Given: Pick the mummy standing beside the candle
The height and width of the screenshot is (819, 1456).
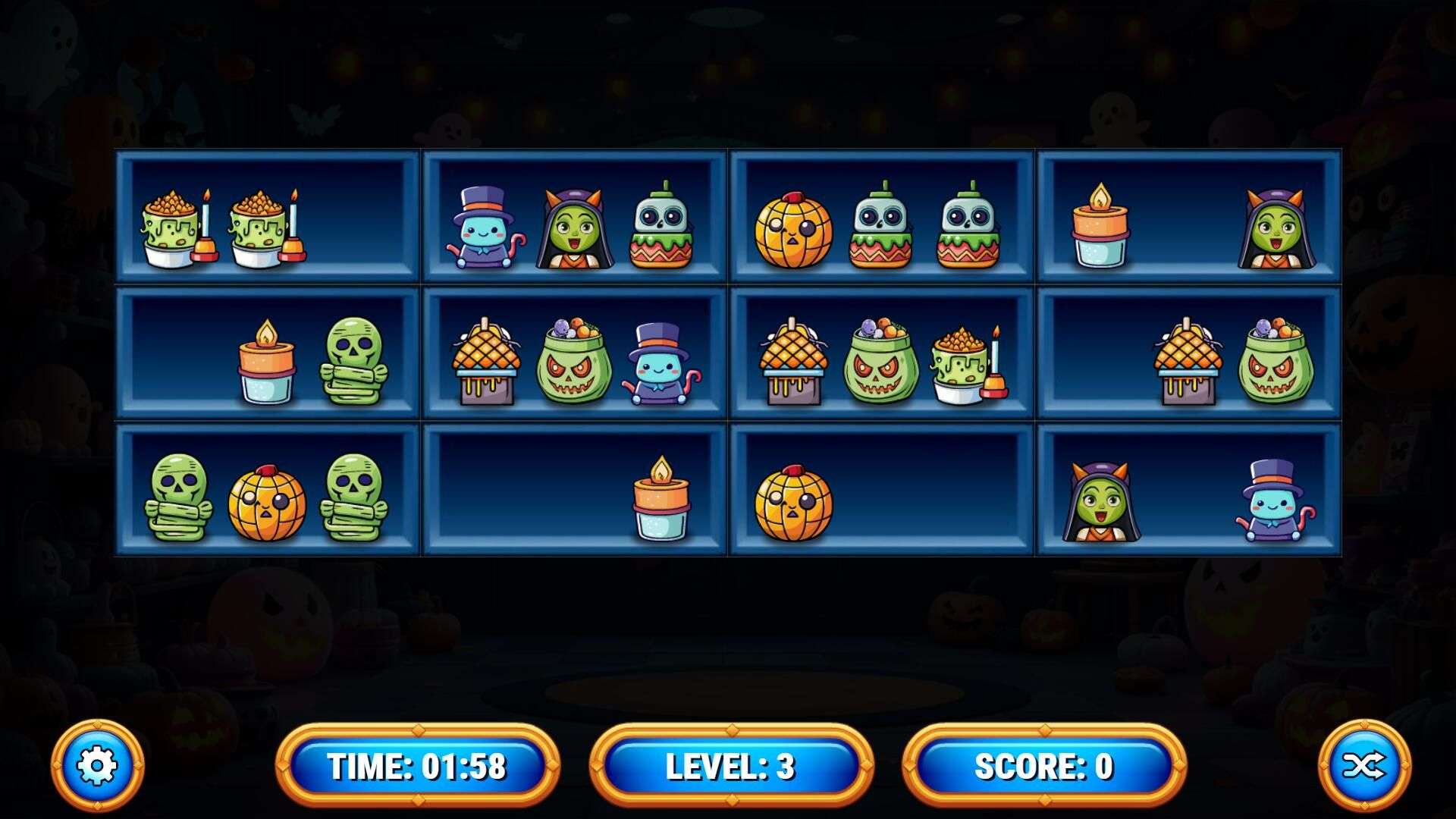Looking at the screenshot, I should tap(353, 362).
